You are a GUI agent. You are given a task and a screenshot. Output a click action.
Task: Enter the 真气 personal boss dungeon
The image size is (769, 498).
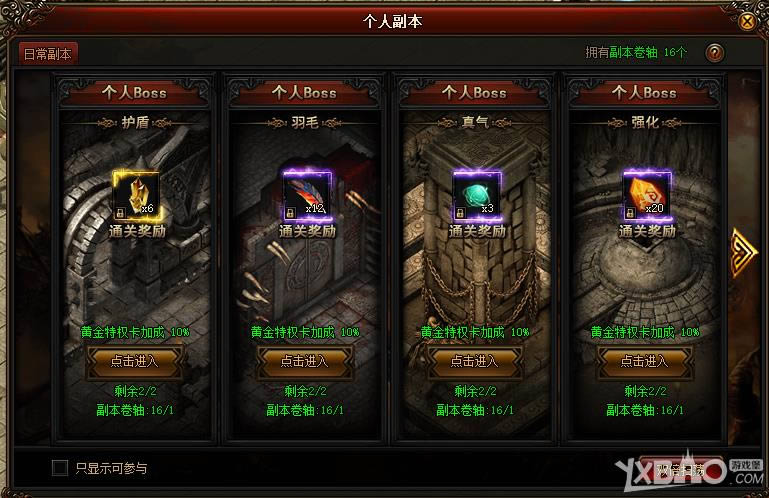coord(476,361)
